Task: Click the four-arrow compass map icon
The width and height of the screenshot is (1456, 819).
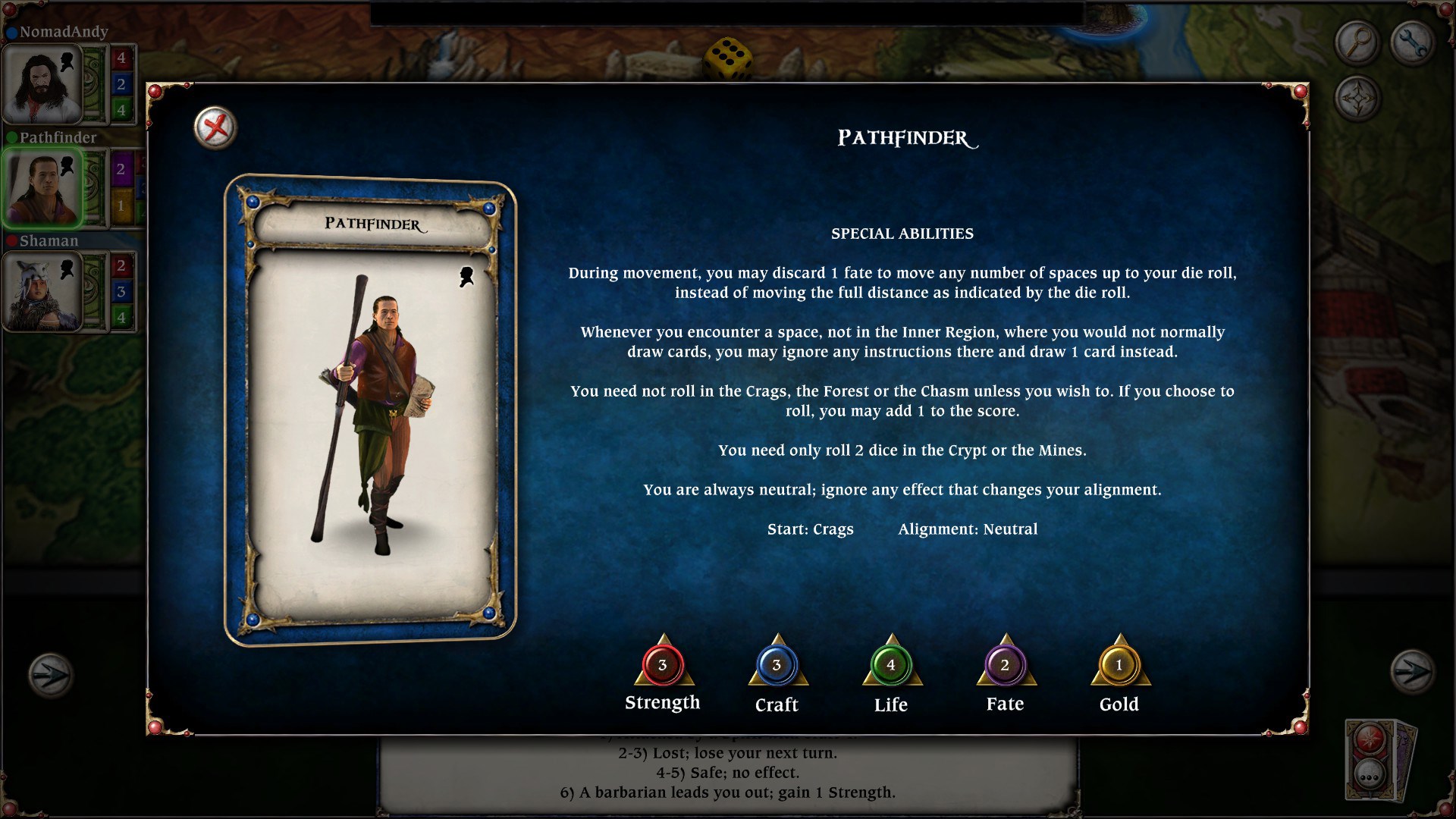Action: (x=1357, y=99)
